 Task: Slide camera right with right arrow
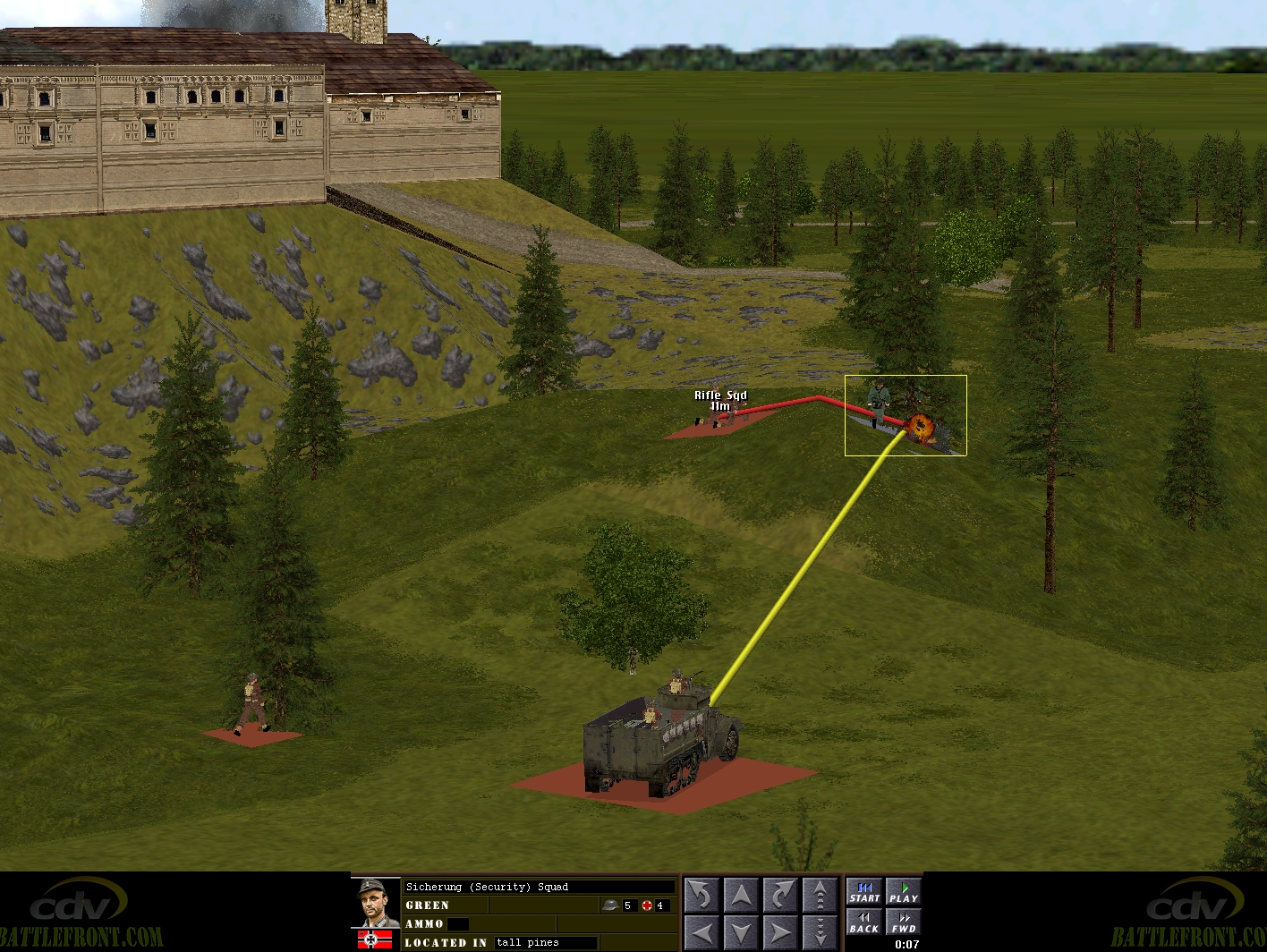click(x=780, y=932)
